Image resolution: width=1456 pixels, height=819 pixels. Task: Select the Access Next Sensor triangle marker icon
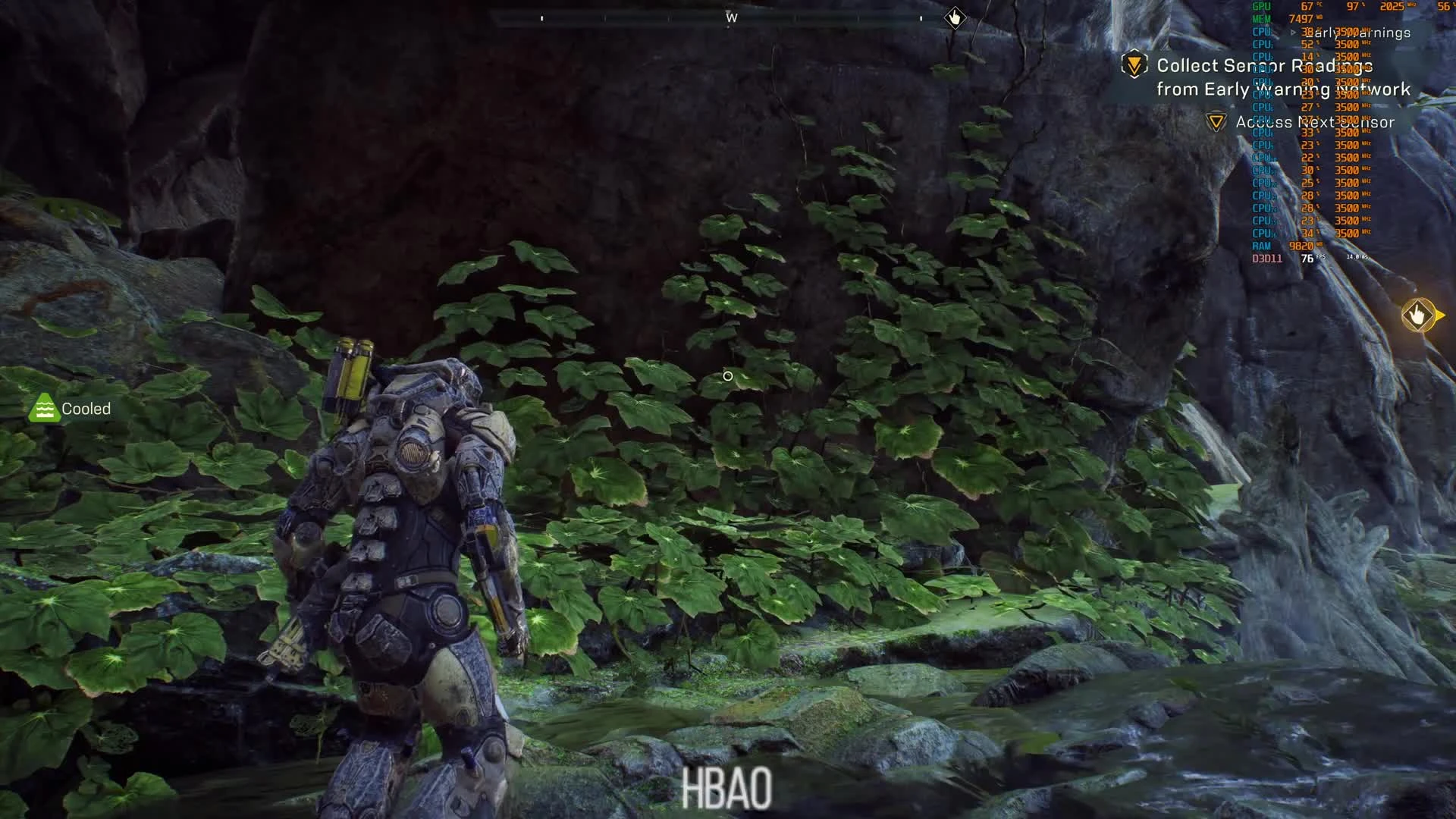coord(1217,121)
